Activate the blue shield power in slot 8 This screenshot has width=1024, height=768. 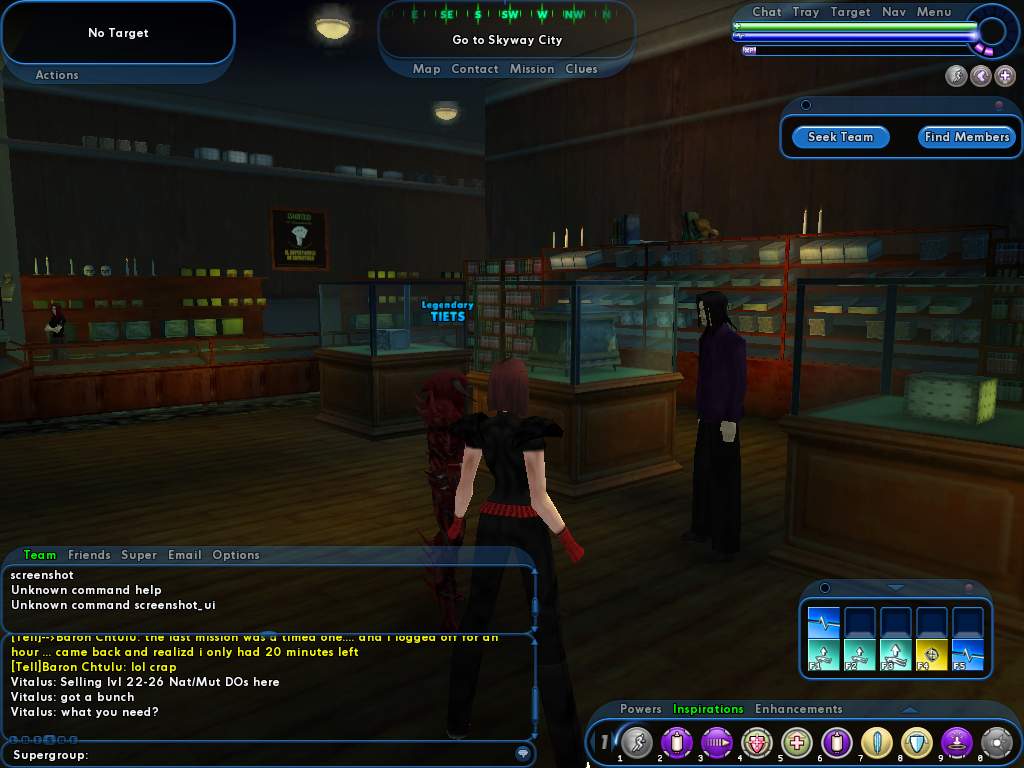pyautogui.click(x=917, y=742)
